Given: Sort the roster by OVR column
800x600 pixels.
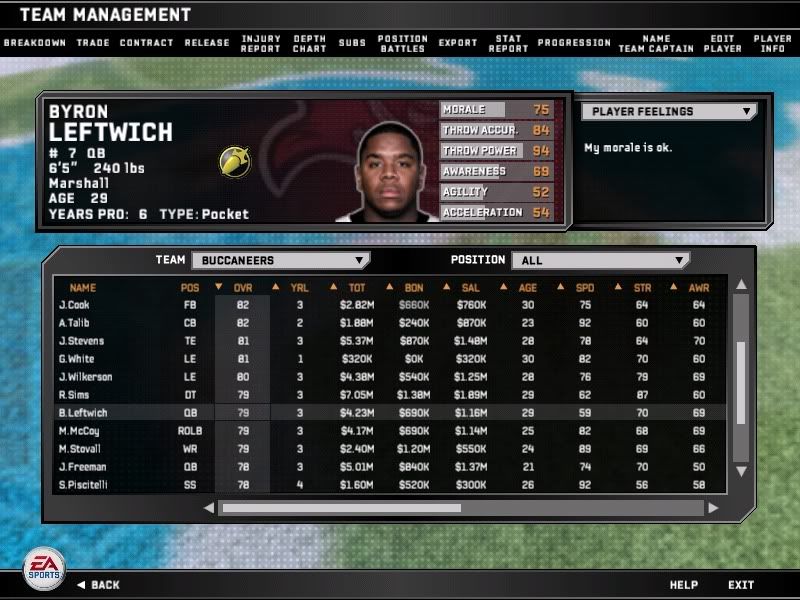Looking at the screenshot, I should click(x=242, y=288).
